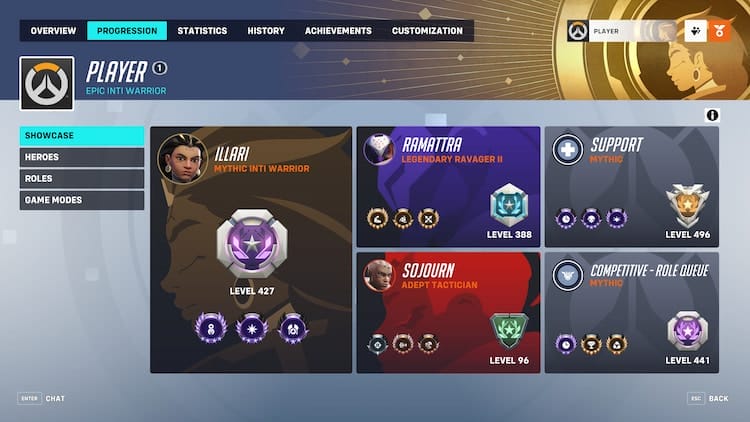Select the Progression tab
The image size is (750, 422).
pyautogui.click(x=127, y=31)
